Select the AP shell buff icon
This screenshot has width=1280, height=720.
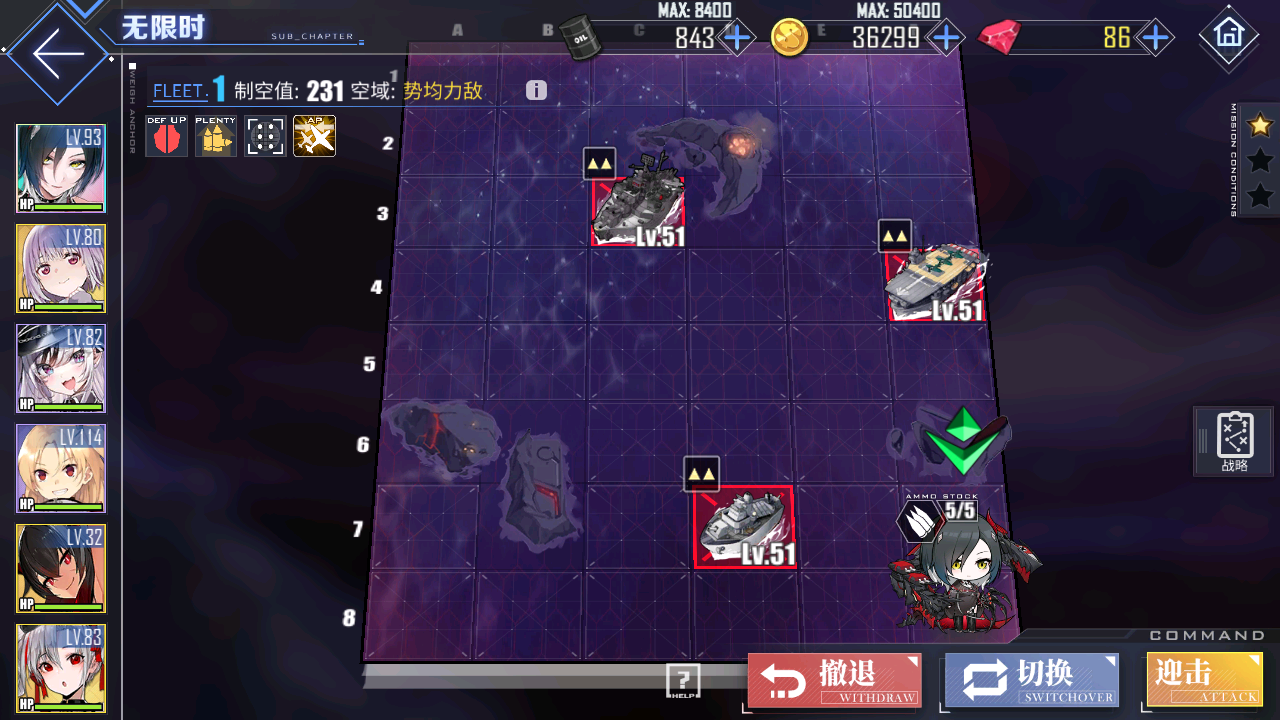314,136
